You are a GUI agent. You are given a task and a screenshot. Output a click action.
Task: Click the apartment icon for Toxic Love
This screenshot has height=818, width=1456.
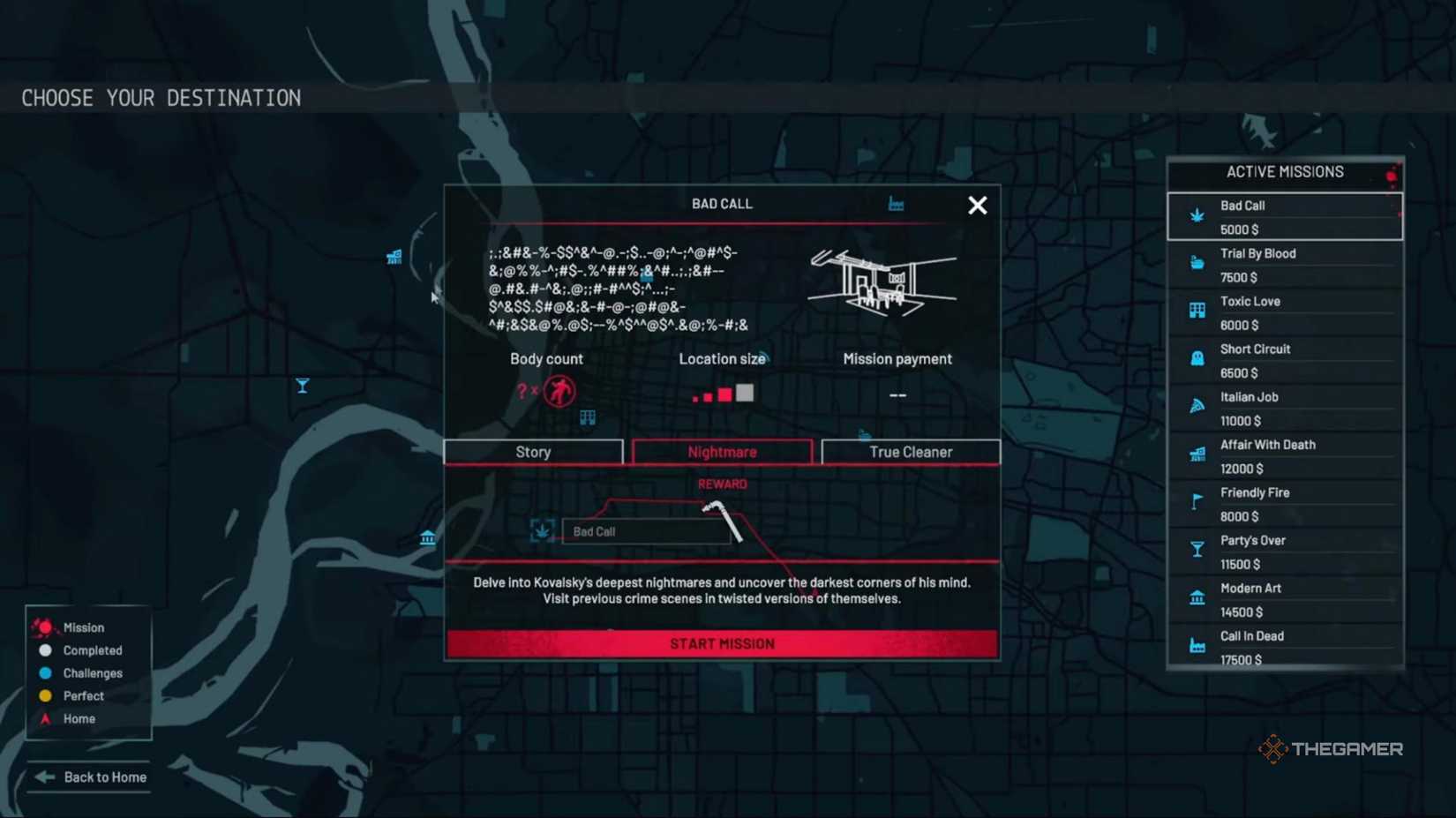(1197, 309)
